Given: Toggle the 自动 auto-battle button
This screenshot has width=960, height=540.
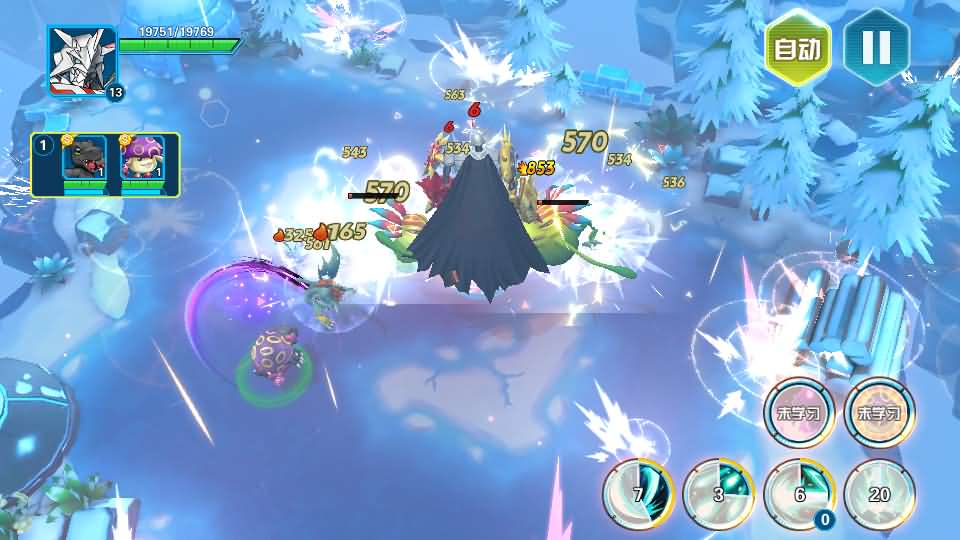Looking at the screenshot, I should click(798, 48).
